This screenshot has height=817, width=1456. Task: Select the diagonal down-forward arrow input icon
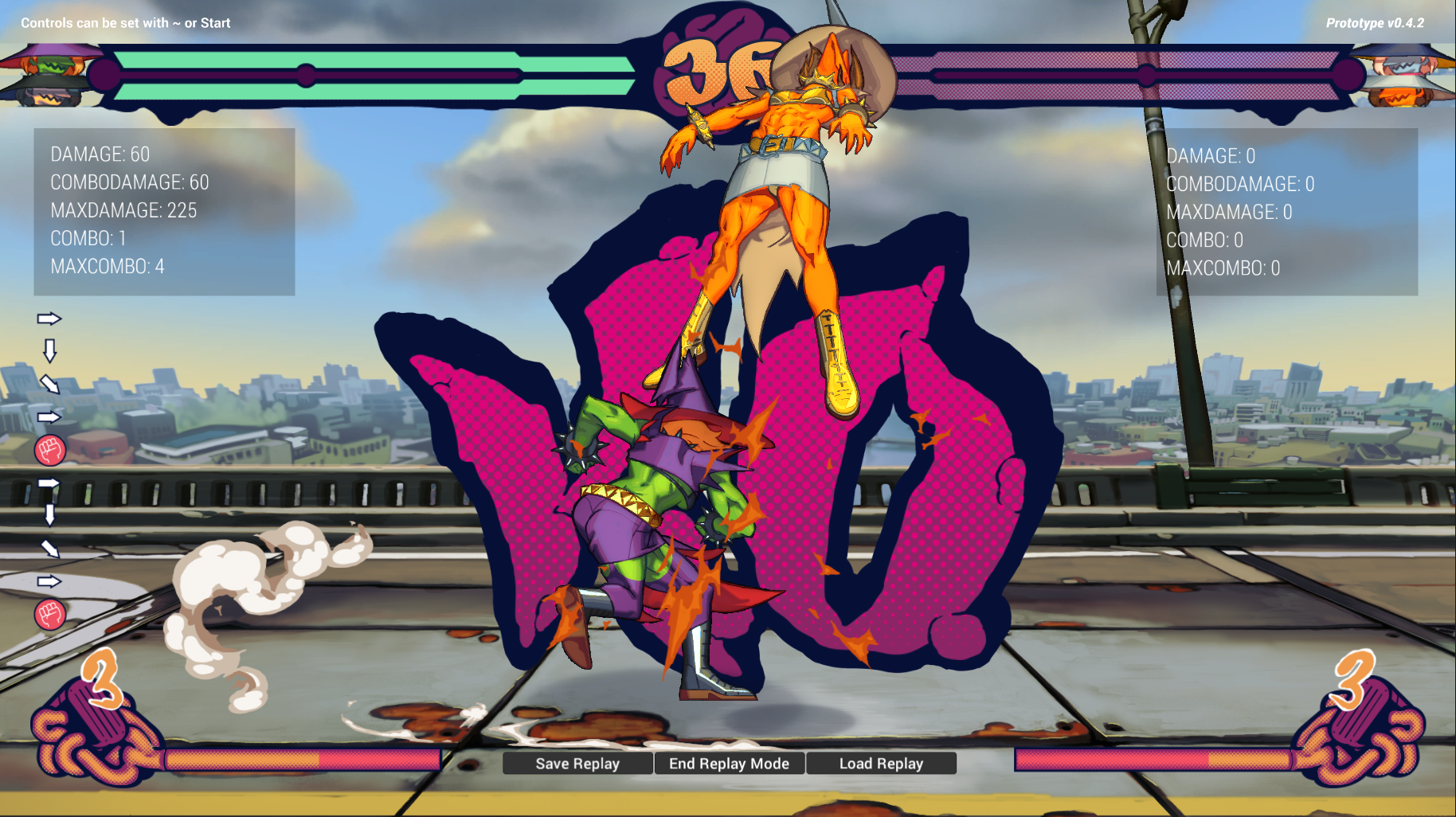click(49, 386)
